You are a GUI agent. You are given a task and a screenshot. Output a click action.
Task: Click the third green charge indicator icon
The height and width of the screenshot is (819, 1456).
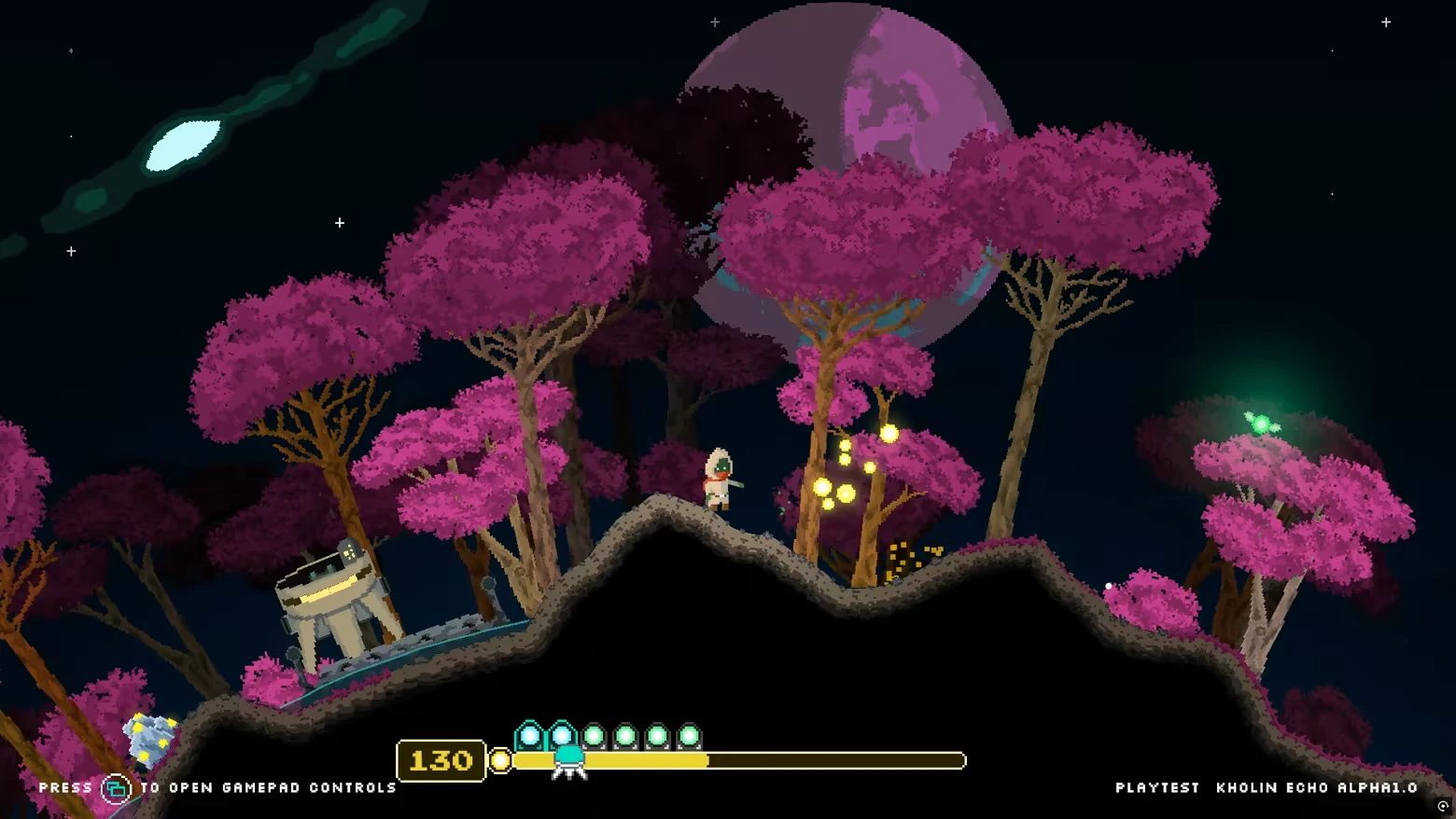[x=595, y=736]
